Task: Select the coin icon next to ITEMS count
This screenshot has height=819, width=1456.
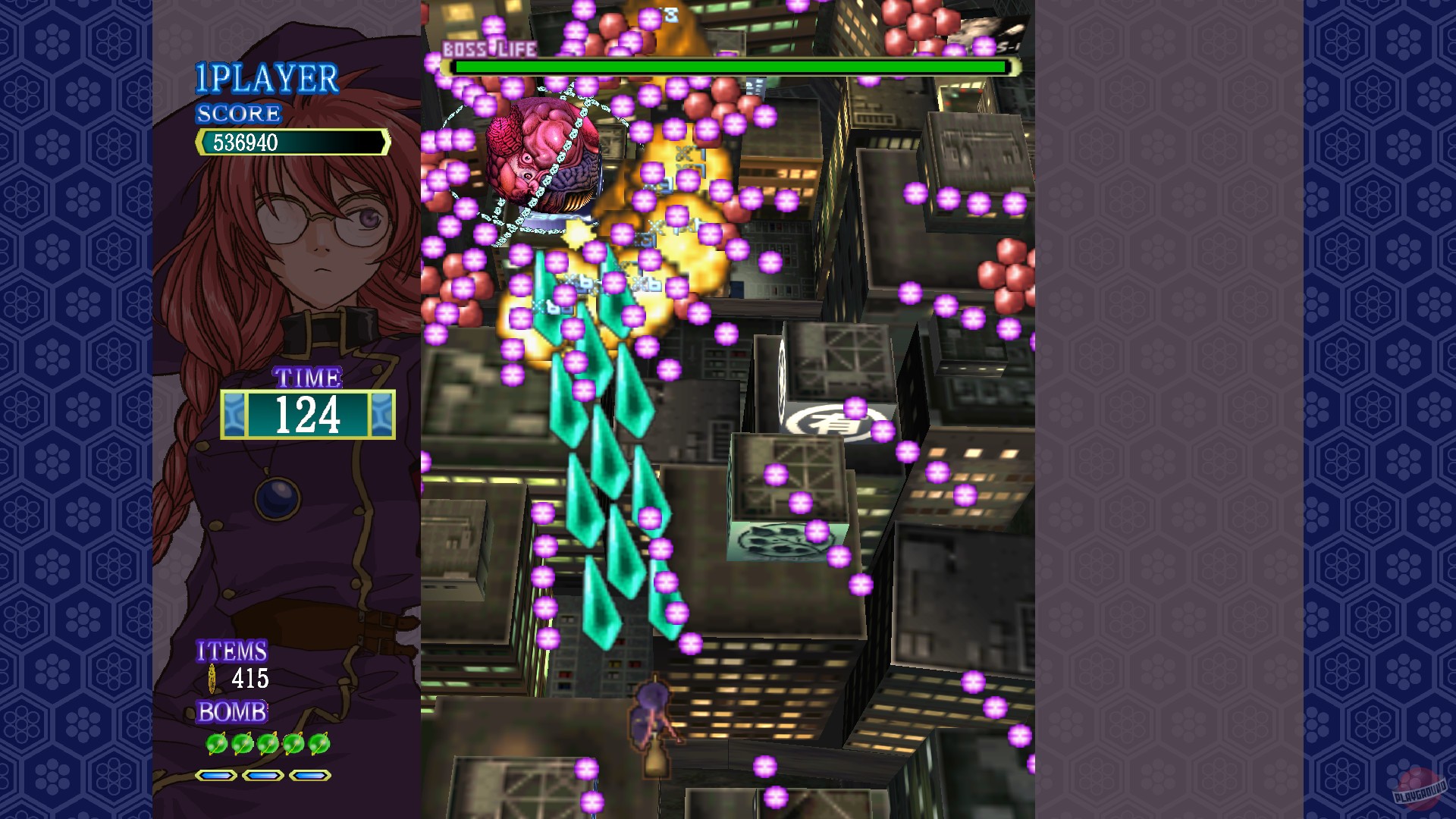Action: (x=212, y=677)
